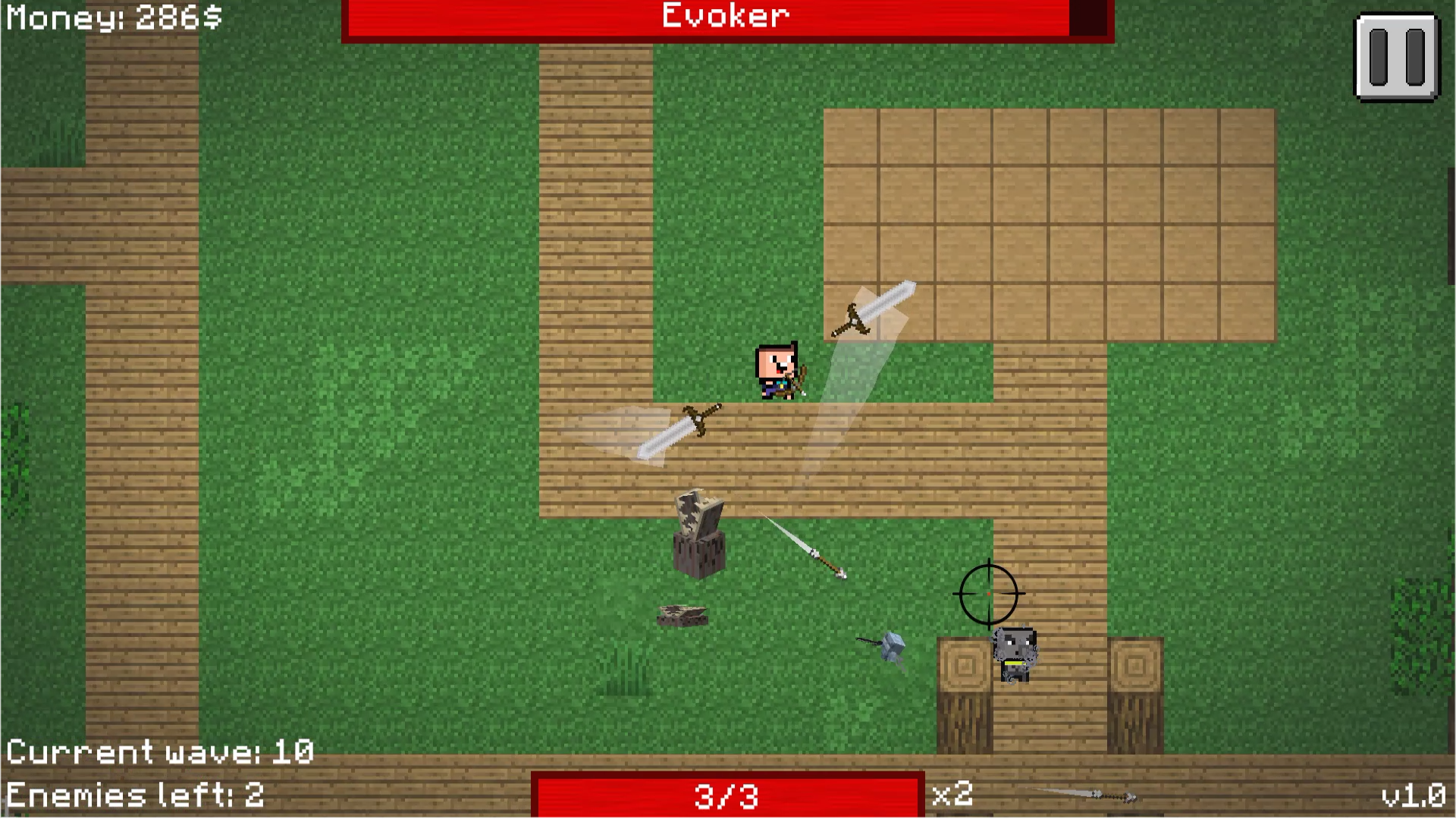
Task: Click the crosshair aiming reticle
Action: click(x=987, y=595)
